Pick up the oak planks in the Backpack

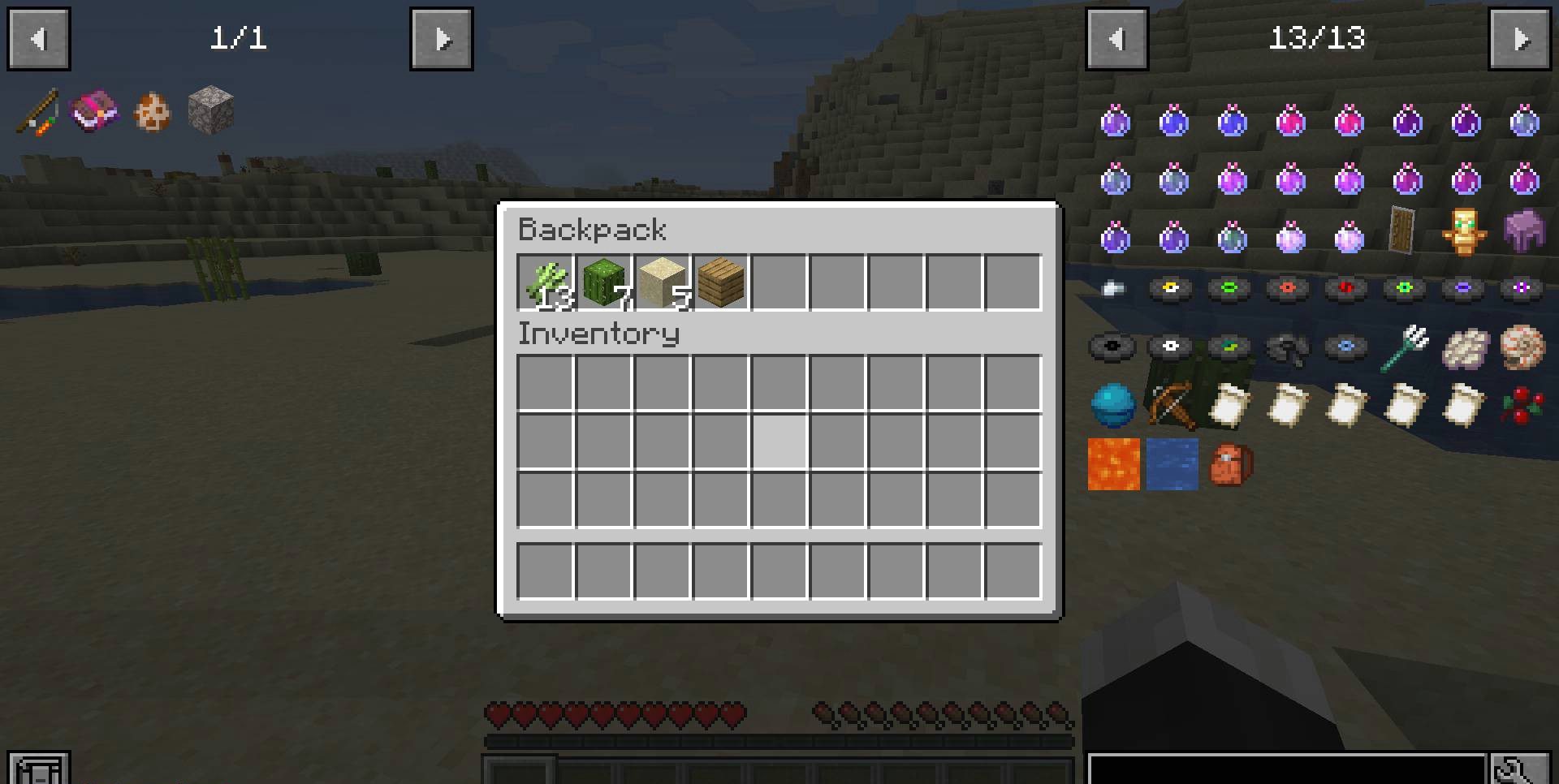(x=720, y=282)
